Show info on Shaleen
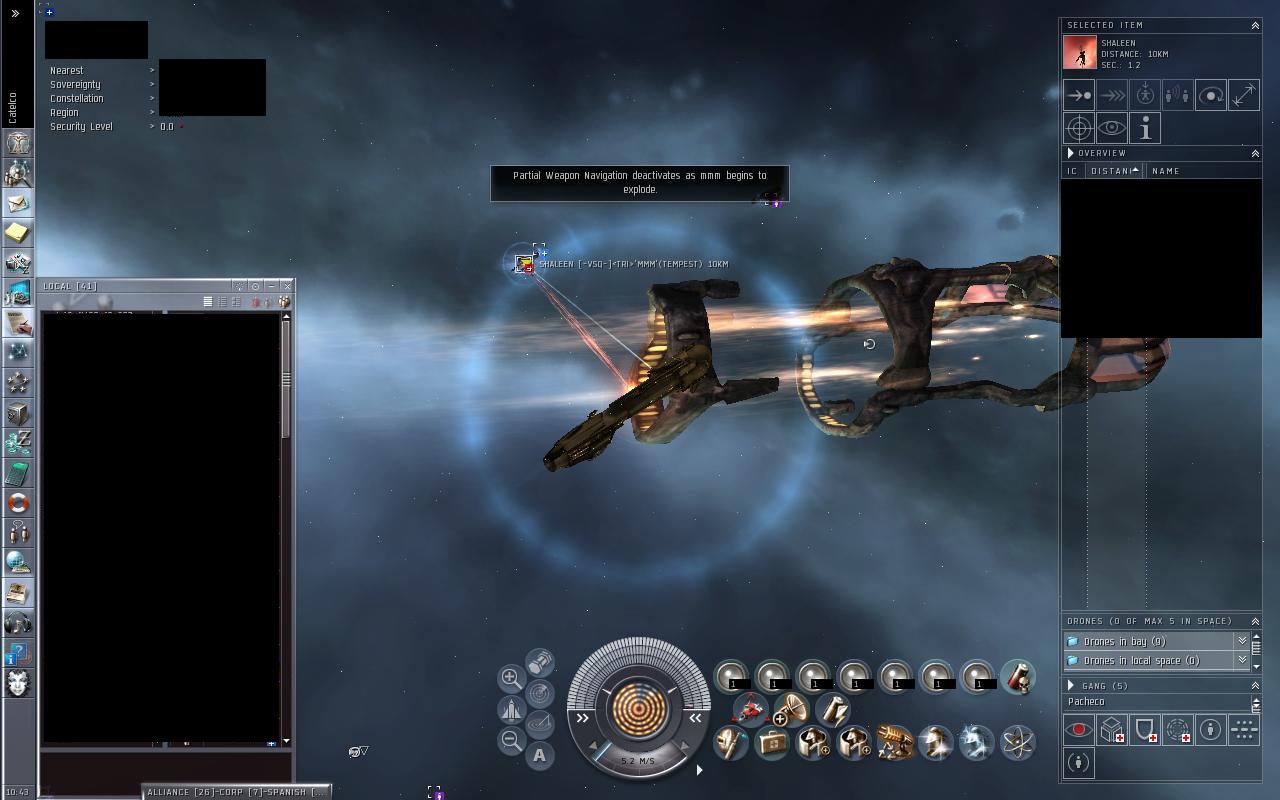The width and height of the screenshot is (1280, 800). pos(1145,128)
